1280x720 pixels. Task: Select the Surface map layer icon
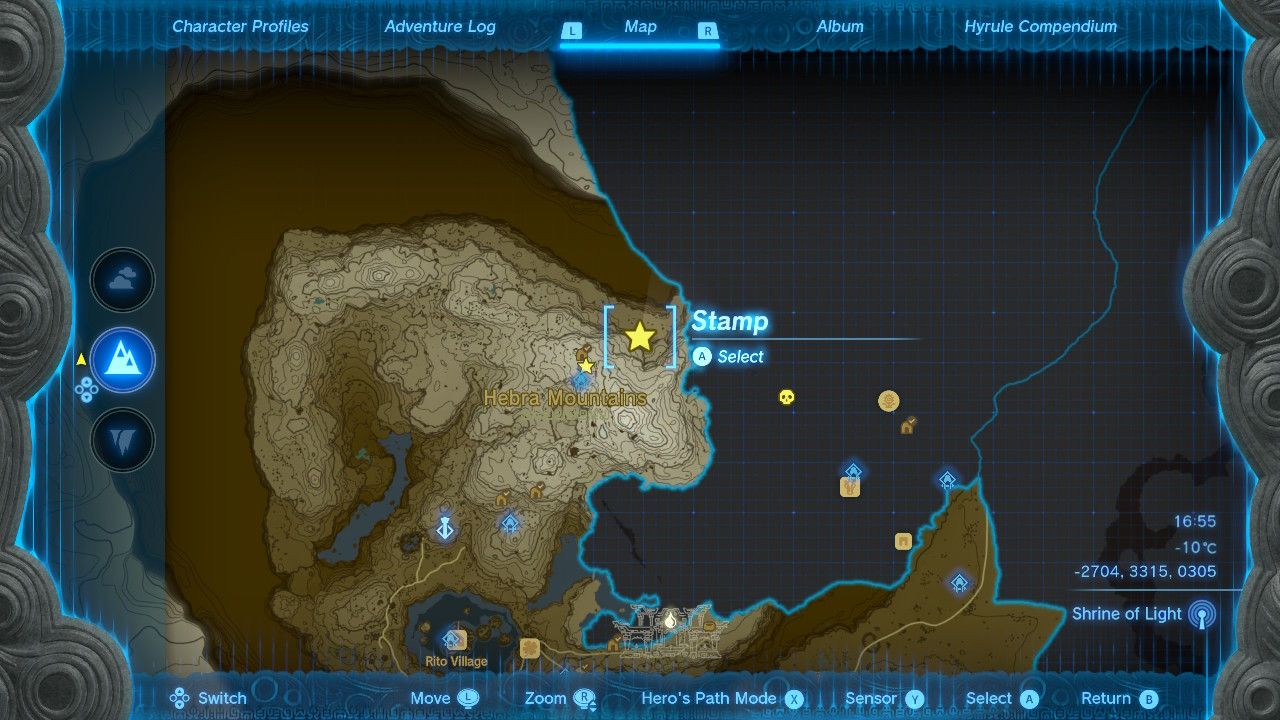tap(123, 360)
